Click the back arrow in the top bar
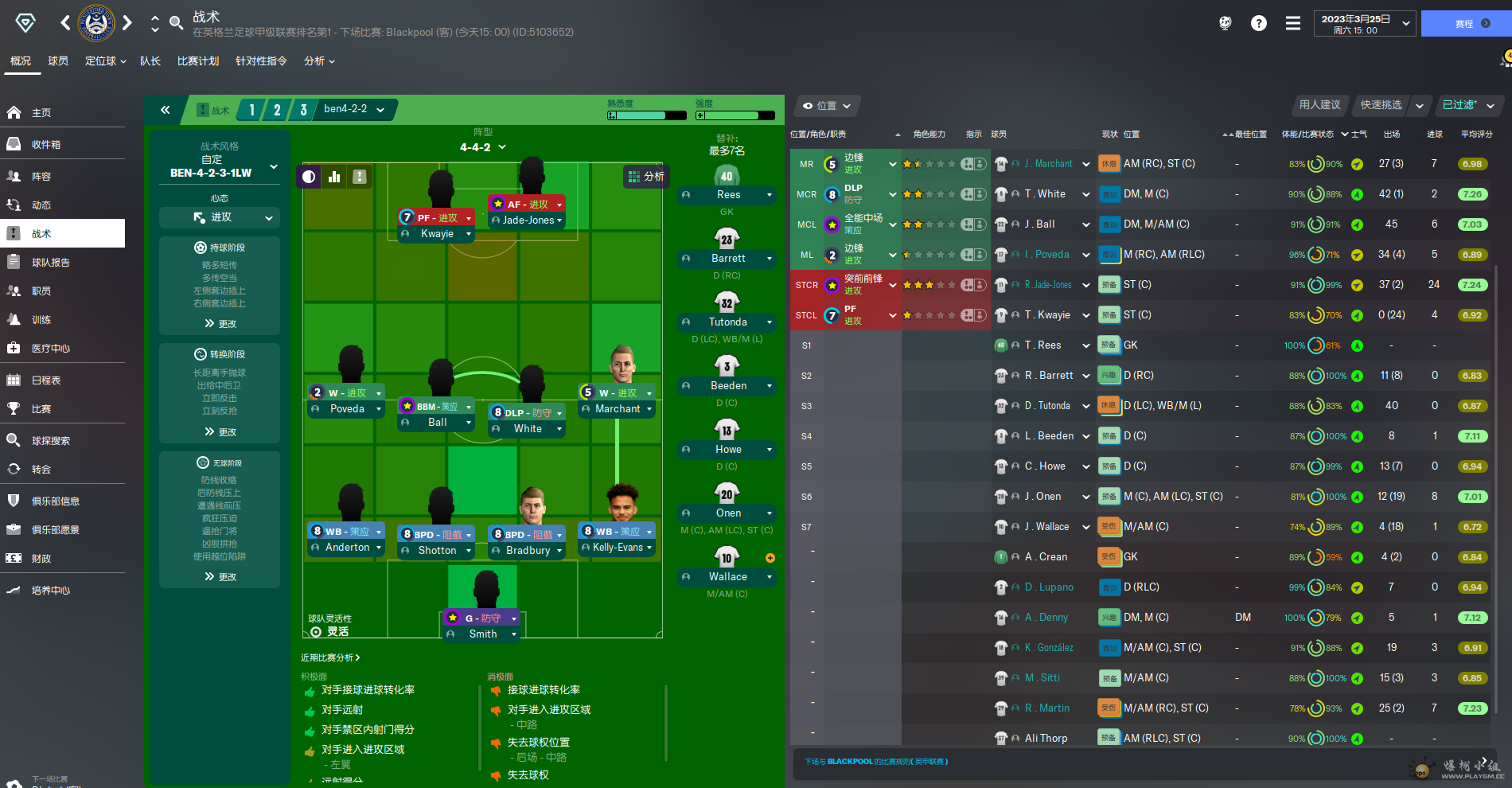 coord(65,23)
